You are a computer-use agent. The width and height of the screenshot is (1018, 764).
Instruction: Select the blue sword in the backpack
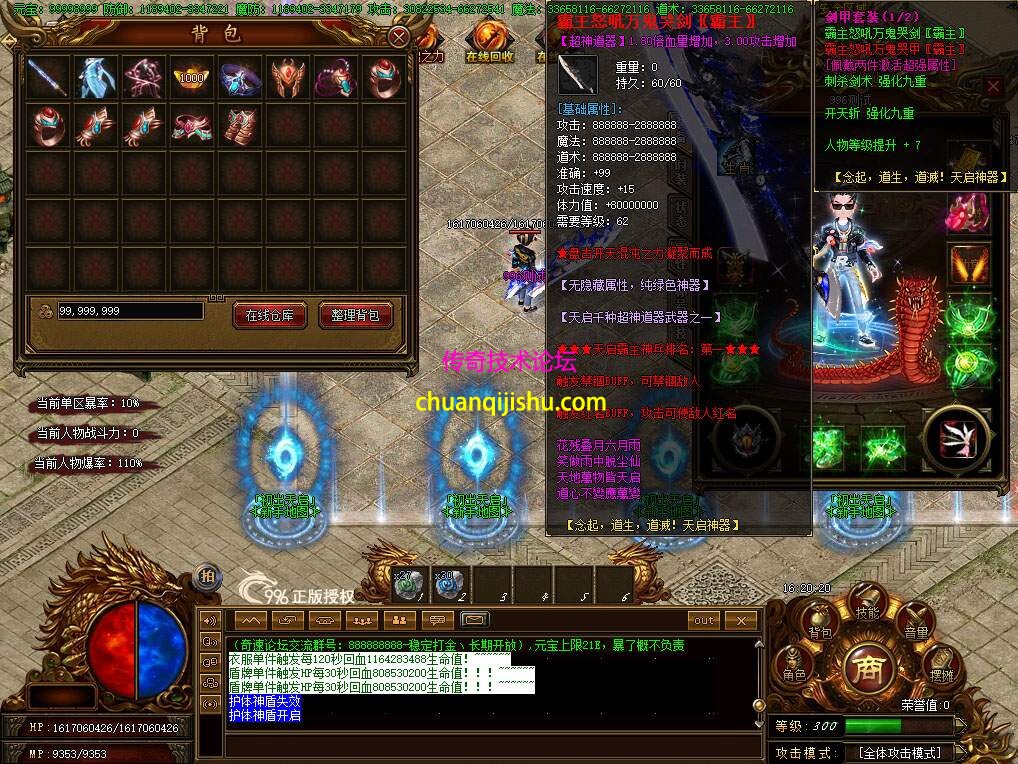(47, 77)
